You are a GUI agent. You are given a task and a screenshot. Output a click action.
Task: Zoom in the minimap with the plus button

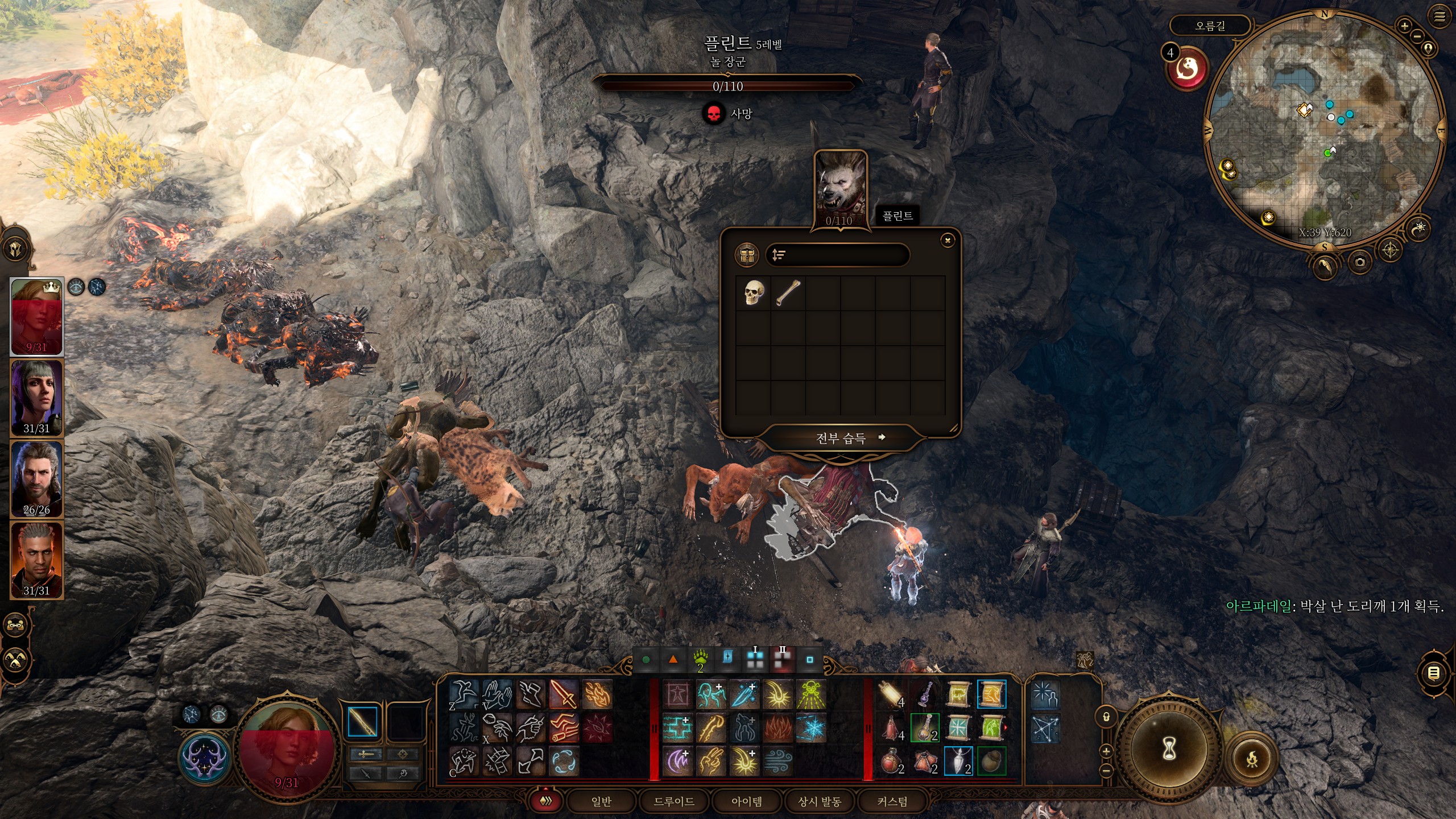point(1404,26)
